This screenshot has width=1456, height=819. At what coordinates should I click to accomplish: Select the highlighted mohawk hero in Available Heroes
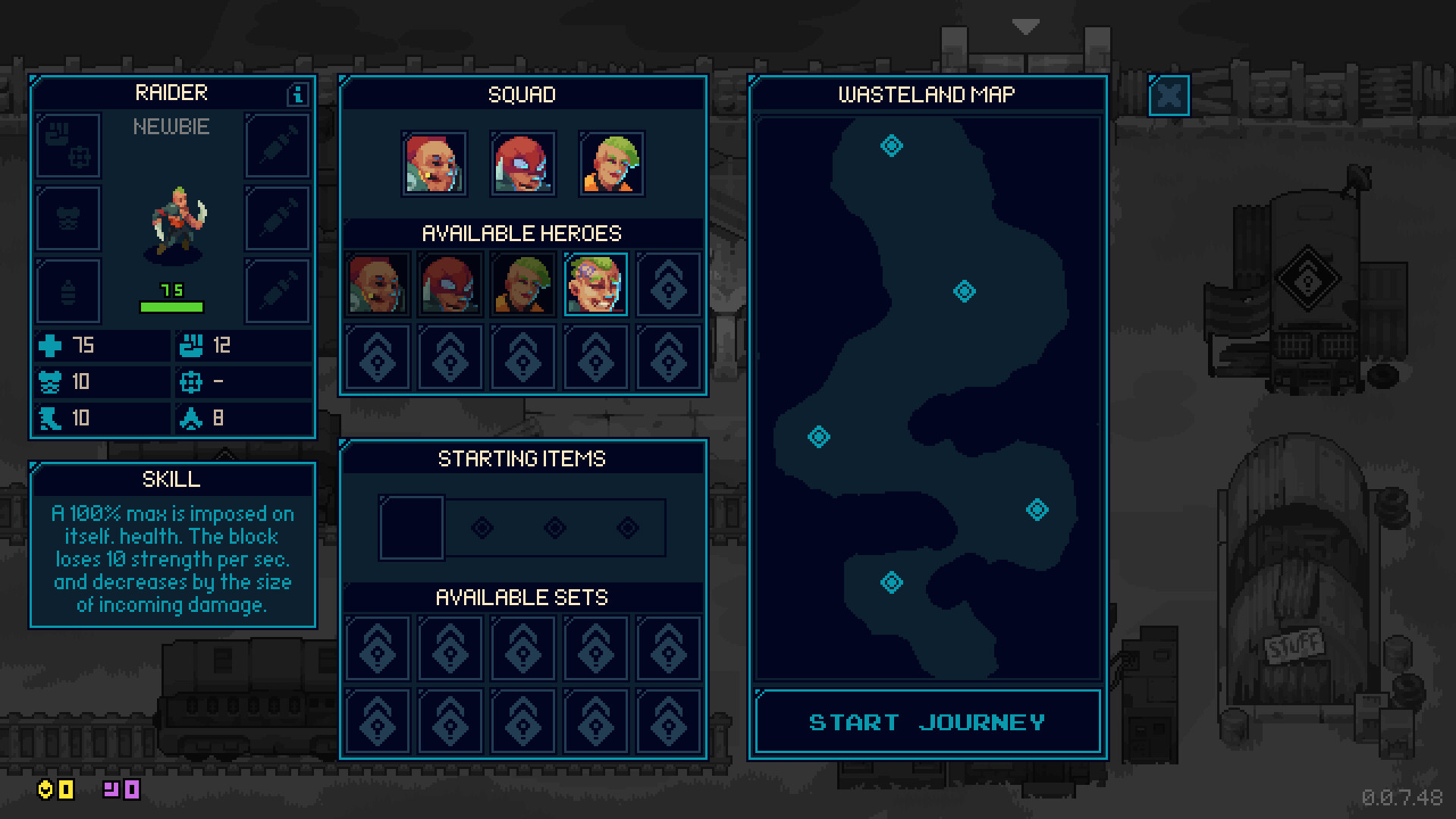point(595,284)
